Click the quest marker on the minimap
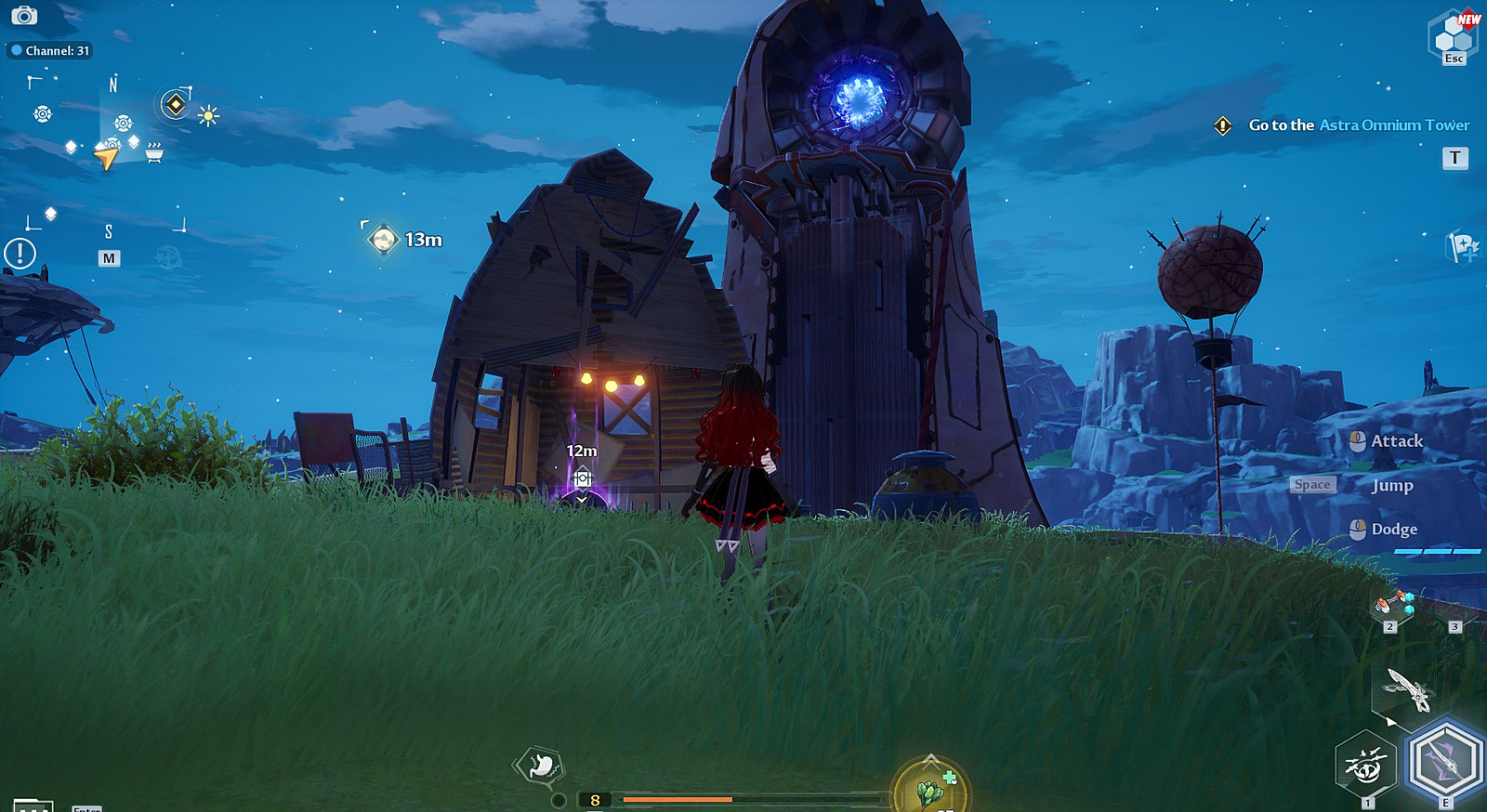 [175, 104]
